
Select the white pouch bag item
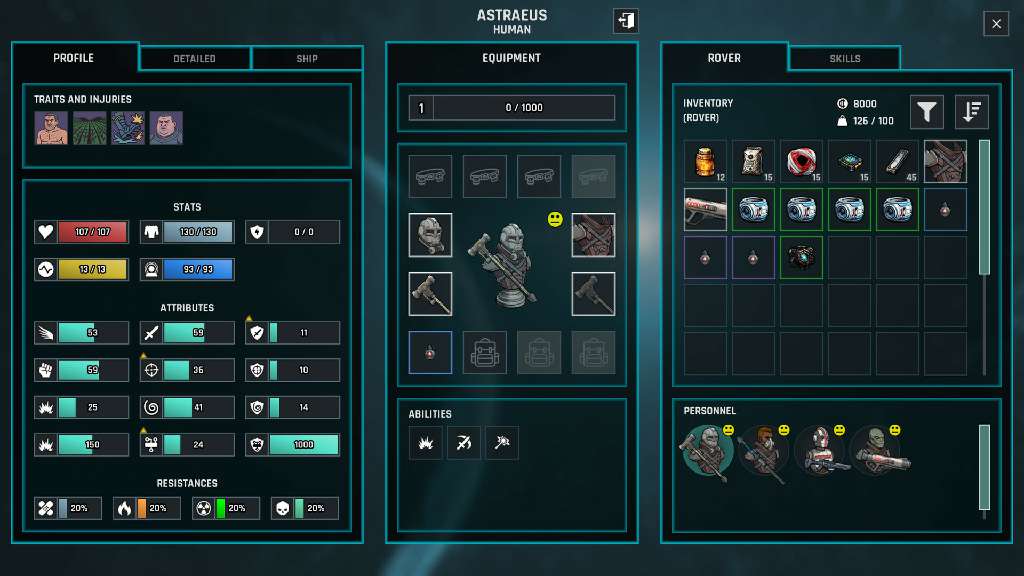753,161
